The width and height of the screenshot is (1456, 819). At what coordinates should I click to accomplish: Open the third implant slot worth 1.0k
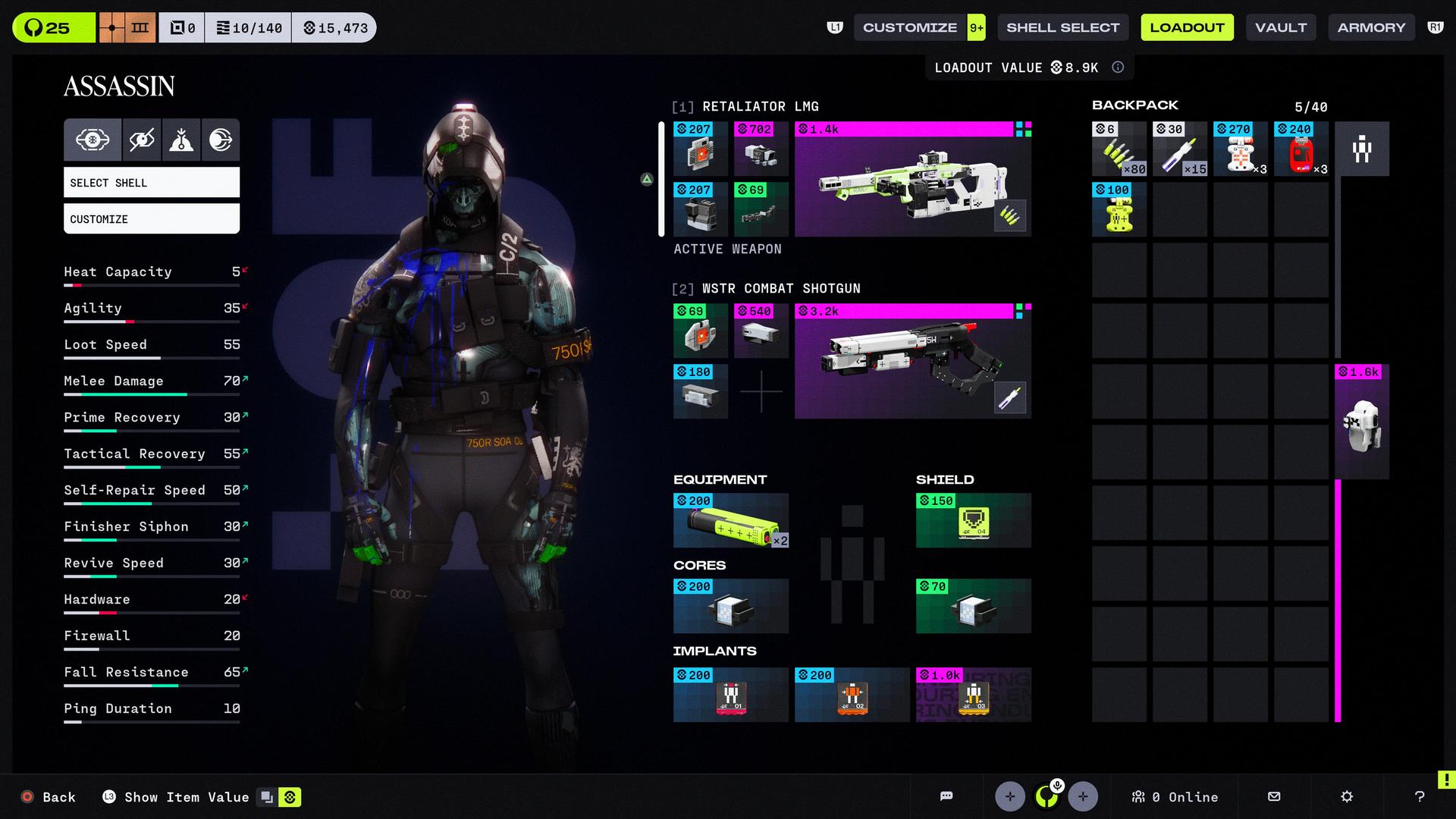(973, 695)
